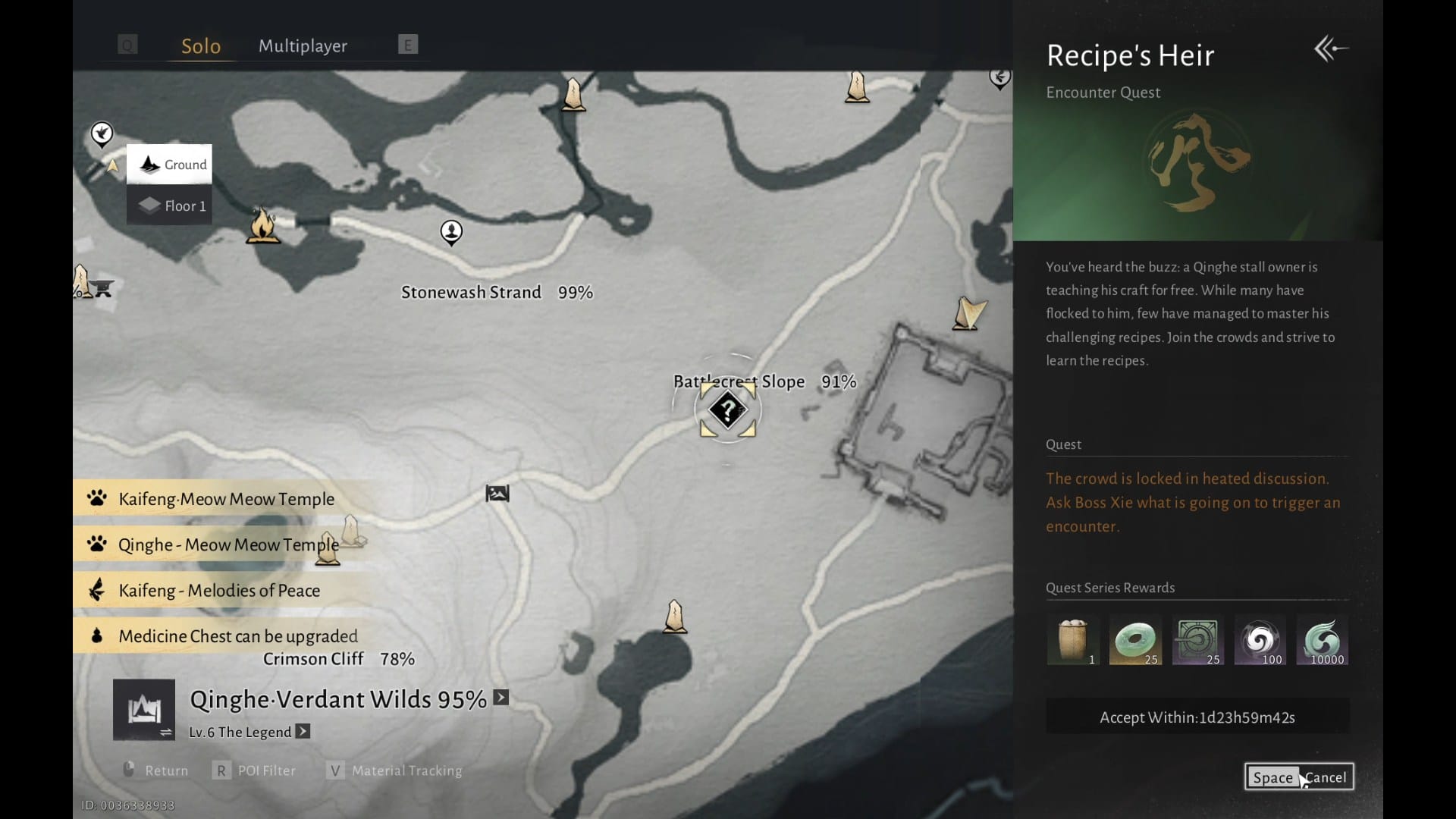This screenshot has width=1456, height=819.
Task: Expand Qinghe·Verdant Wilds exploration details
Action: click(x=501, y=698)
